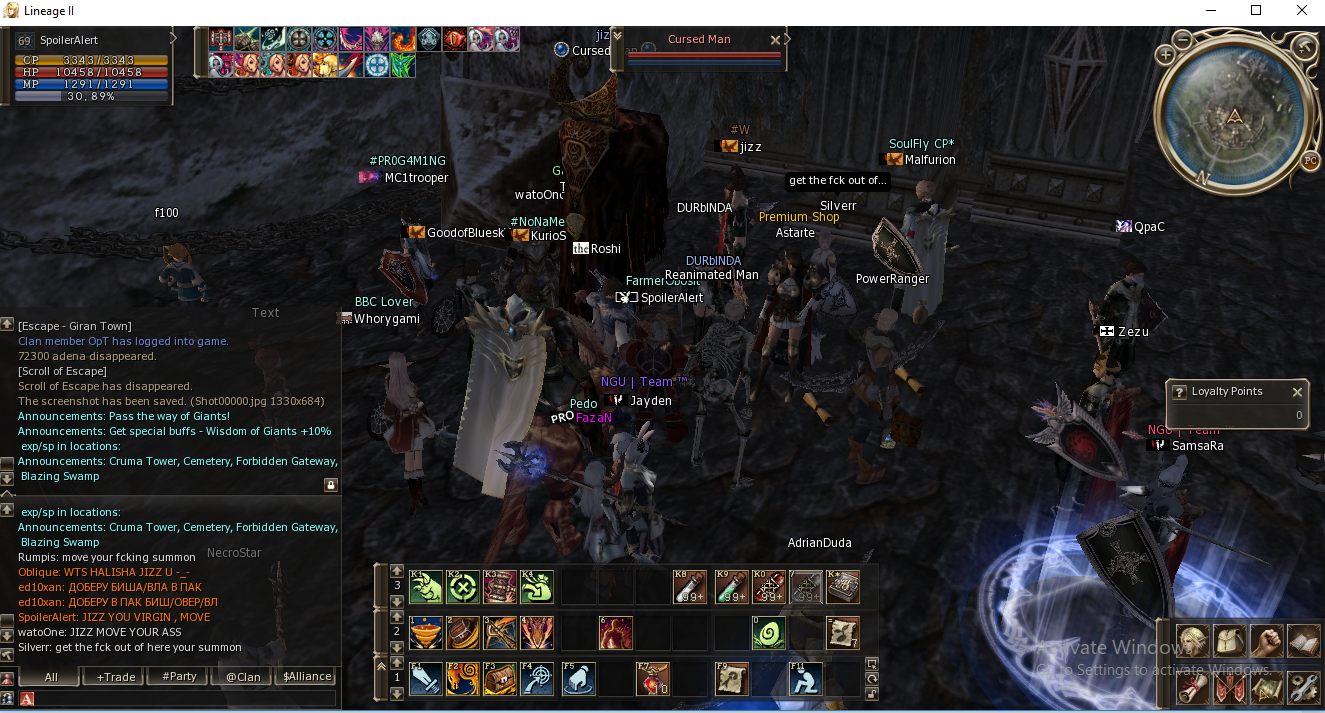Open the inventory bag icon
Screen dimensions: 1325x713
(1228, 641)
